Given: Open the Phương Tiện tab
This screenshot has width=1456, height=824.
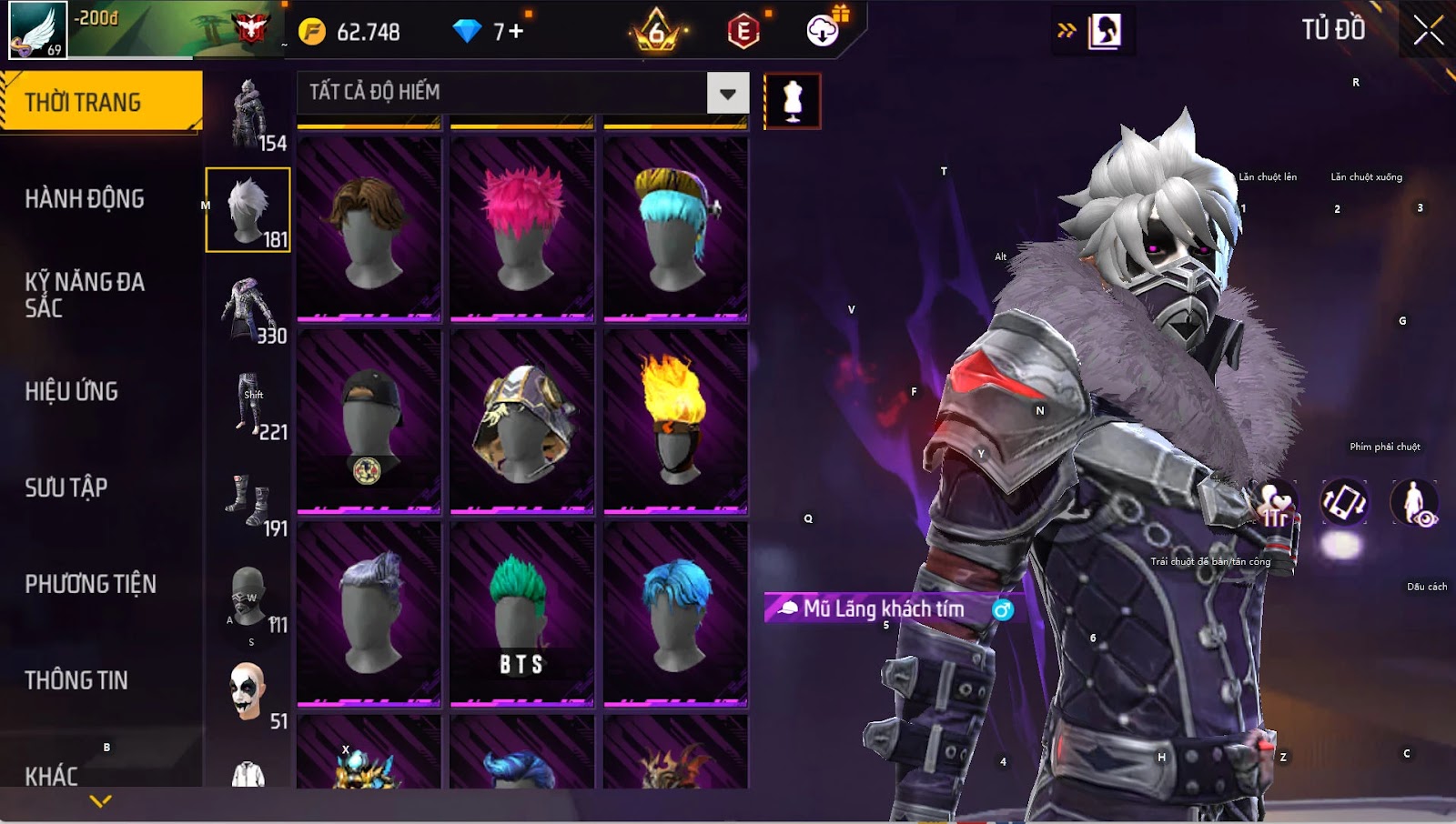Looking at the screenshot, I should [x=91, y=584].
